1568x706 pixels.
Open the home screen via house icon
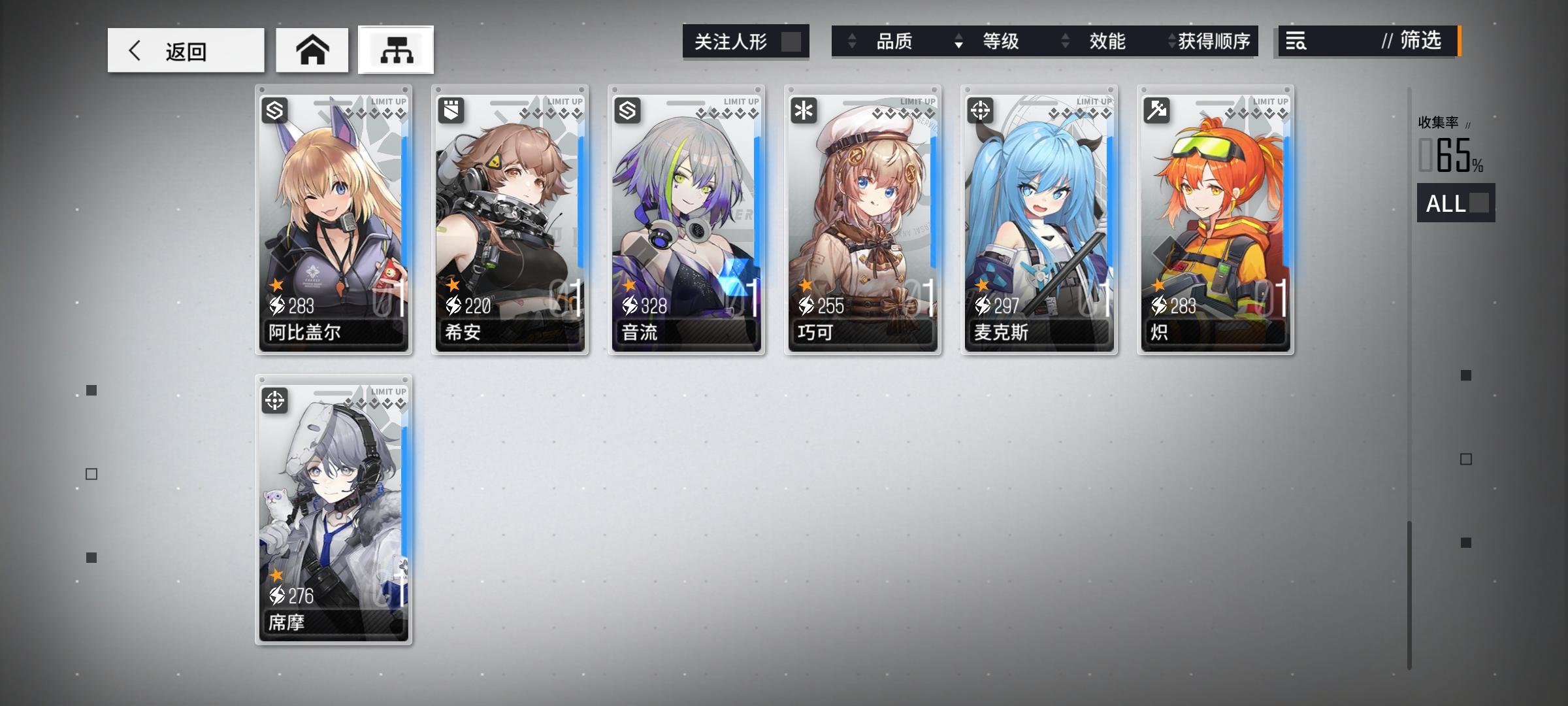312,50
